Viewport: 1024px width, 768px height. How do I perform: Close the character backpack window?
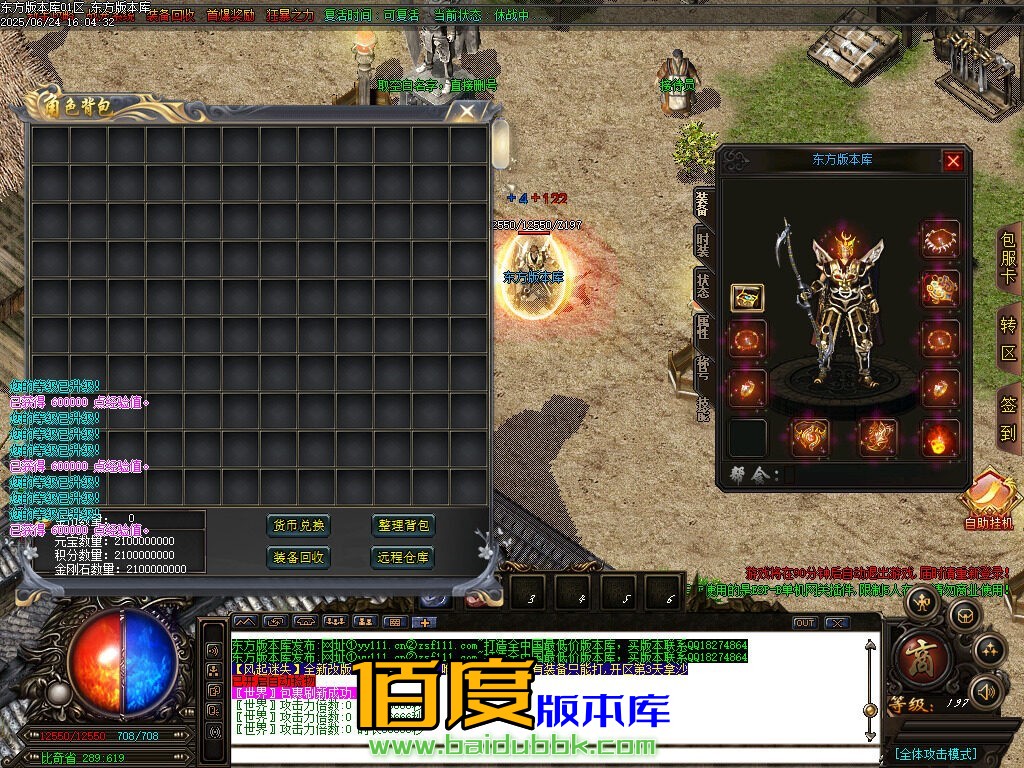[x=466, y=111]
